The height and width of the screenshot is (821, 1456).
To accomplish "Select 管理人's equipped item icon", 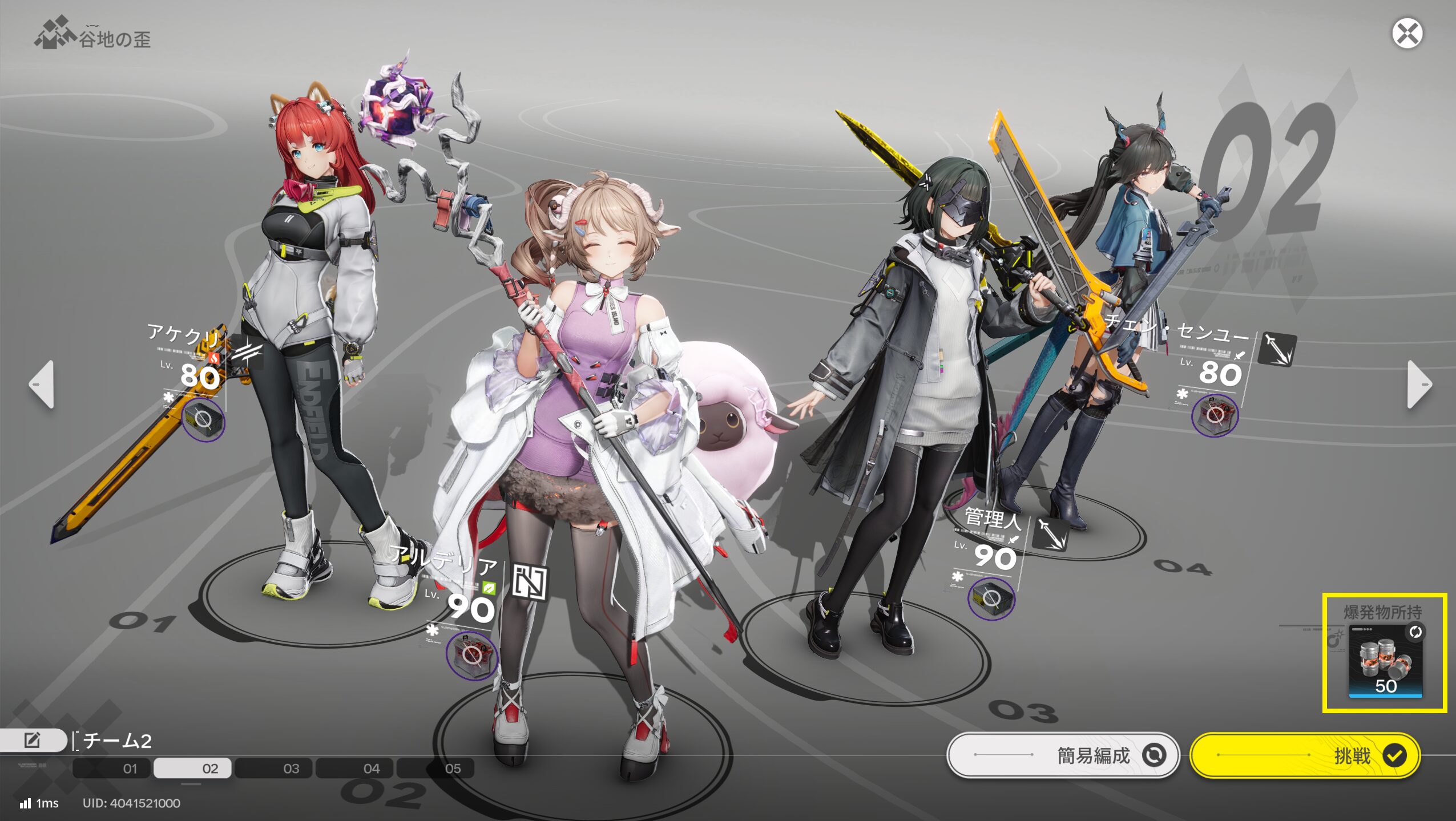I will [x=991, y=599].
